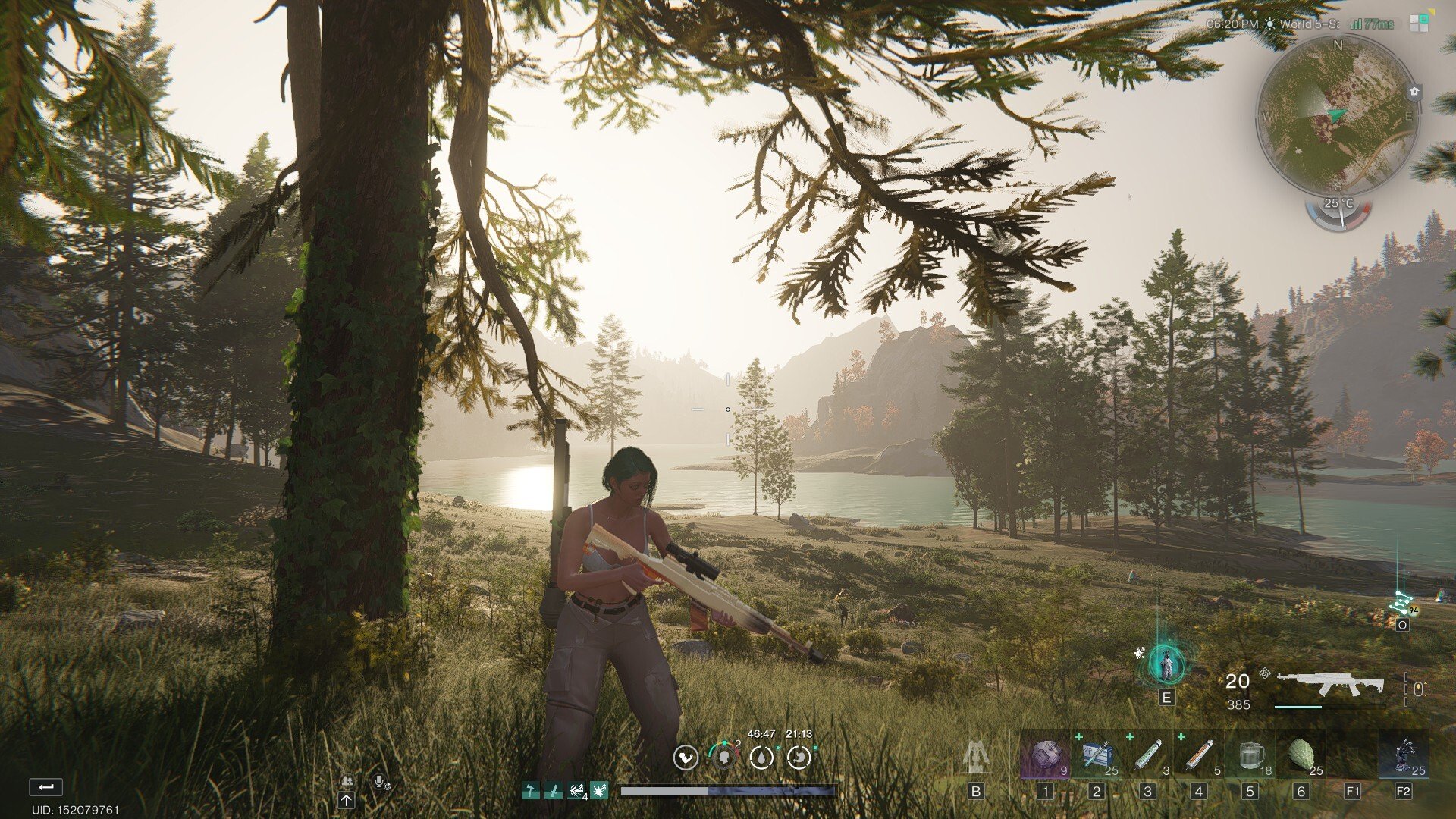Toggle the microphone voice chat icon
Image resolution: width=1456 pixels, height=819 pixels.
[x=379, y=781]
